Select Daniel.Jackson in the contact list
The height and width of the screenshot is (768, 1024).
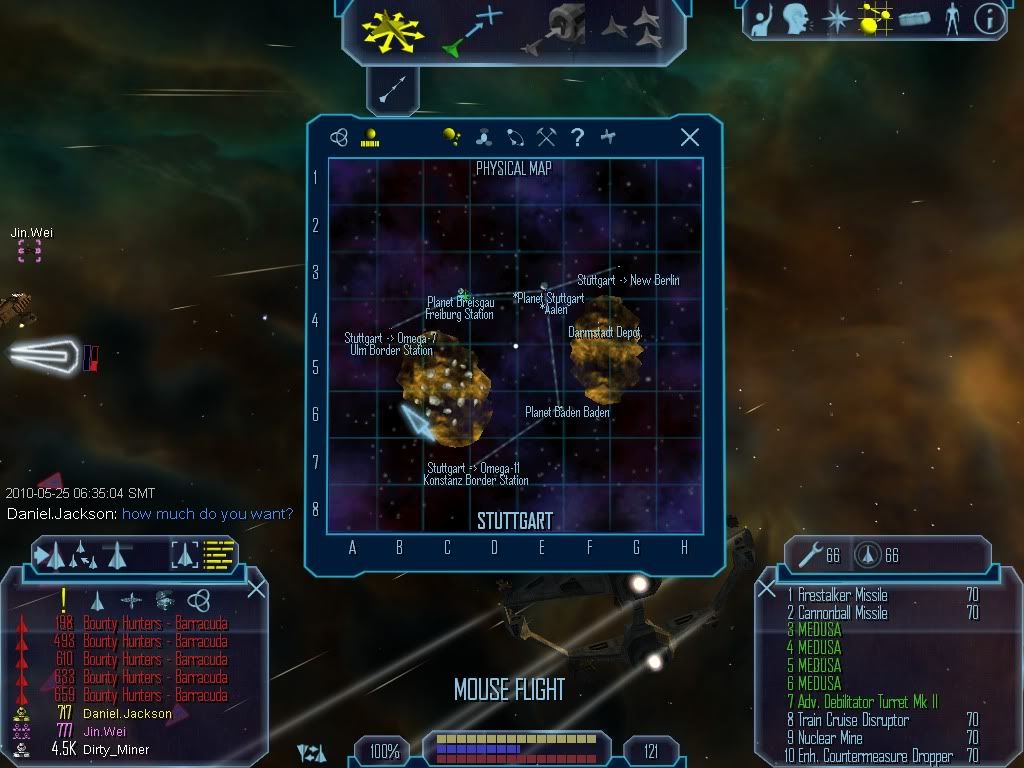[x=127, y=714]
